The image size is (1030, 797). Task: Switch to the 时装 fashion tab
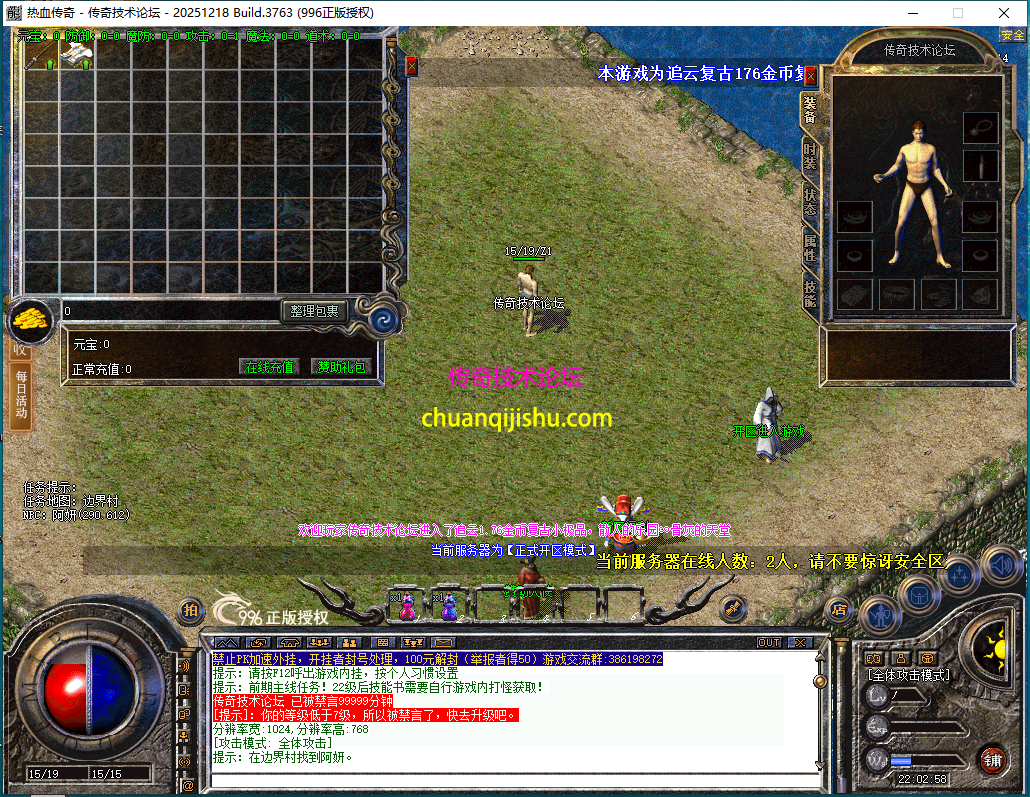pos(809,158)
